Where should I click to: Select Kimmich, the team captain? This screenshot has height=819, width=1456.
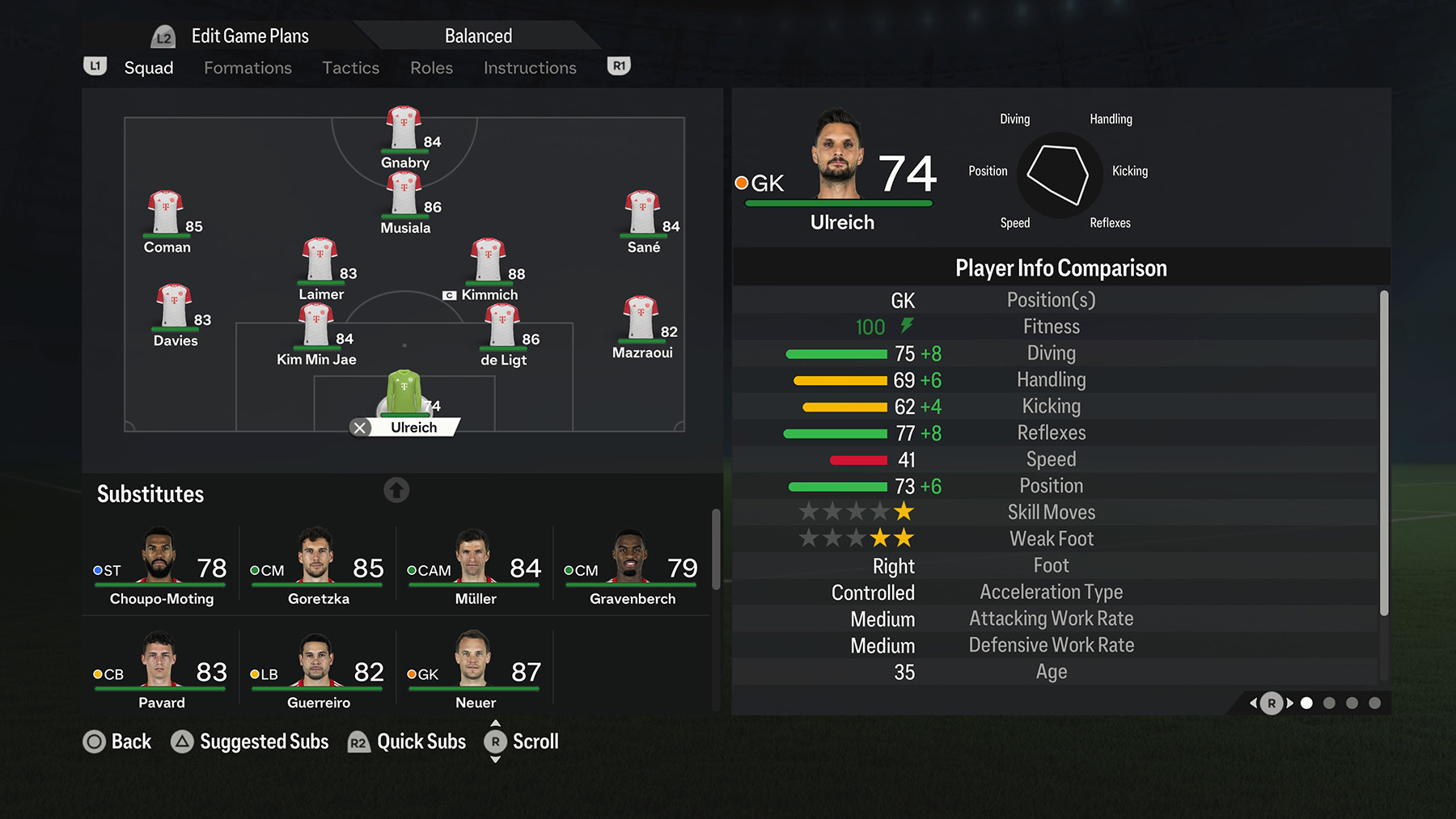[489, 259]
